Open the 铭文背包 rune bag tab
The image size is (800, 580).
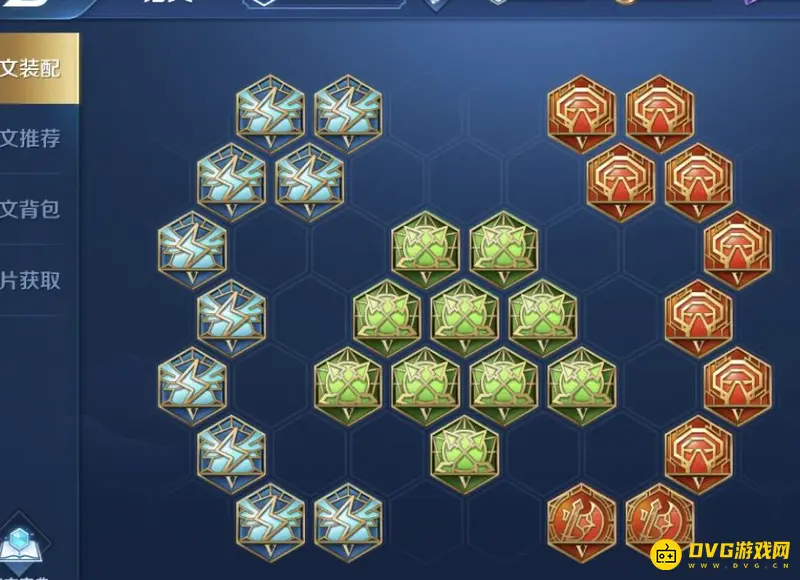tap(35, 209)
